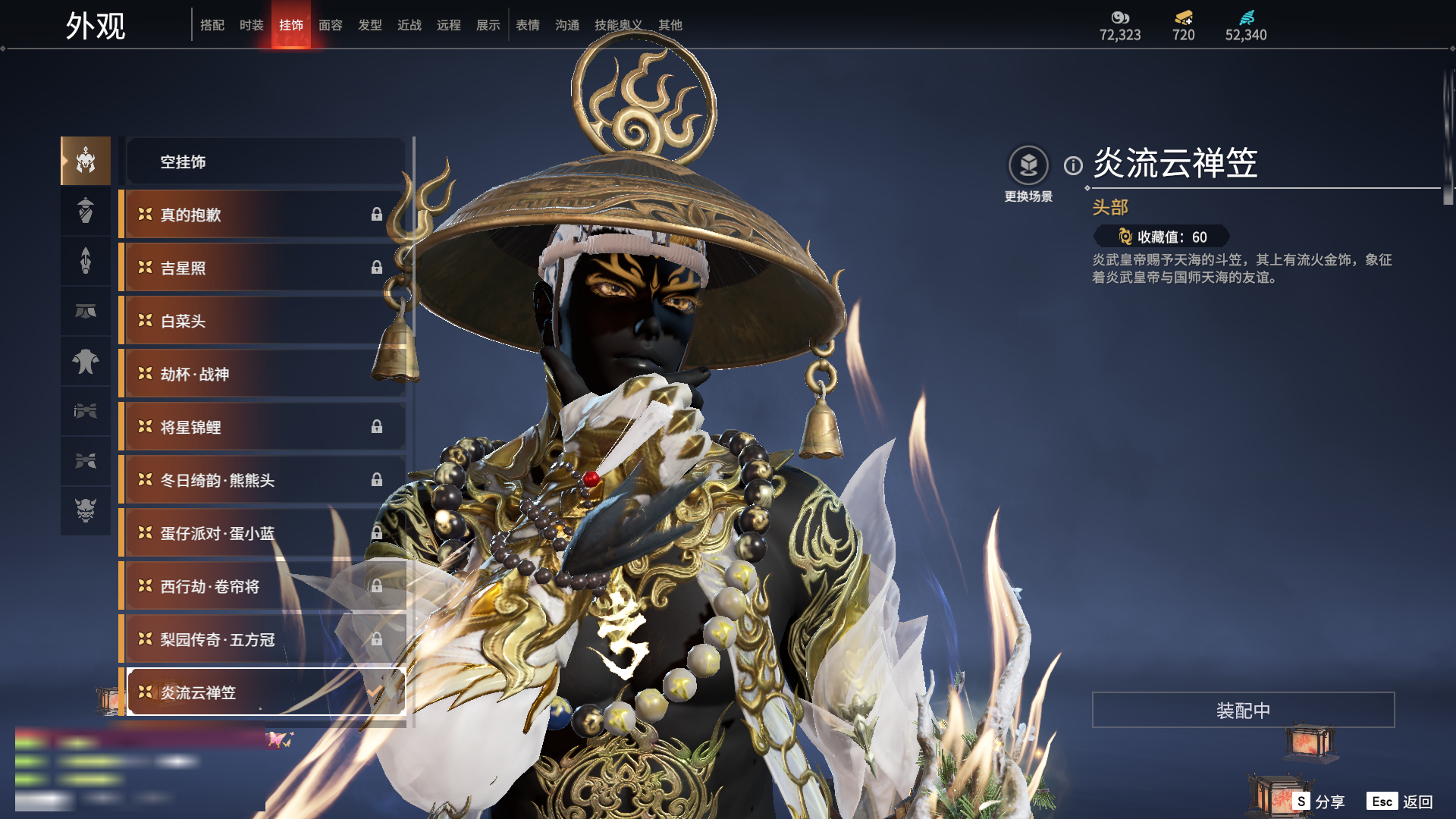
Task: Open the 其他 tab
Action: [x=670, y=25]
